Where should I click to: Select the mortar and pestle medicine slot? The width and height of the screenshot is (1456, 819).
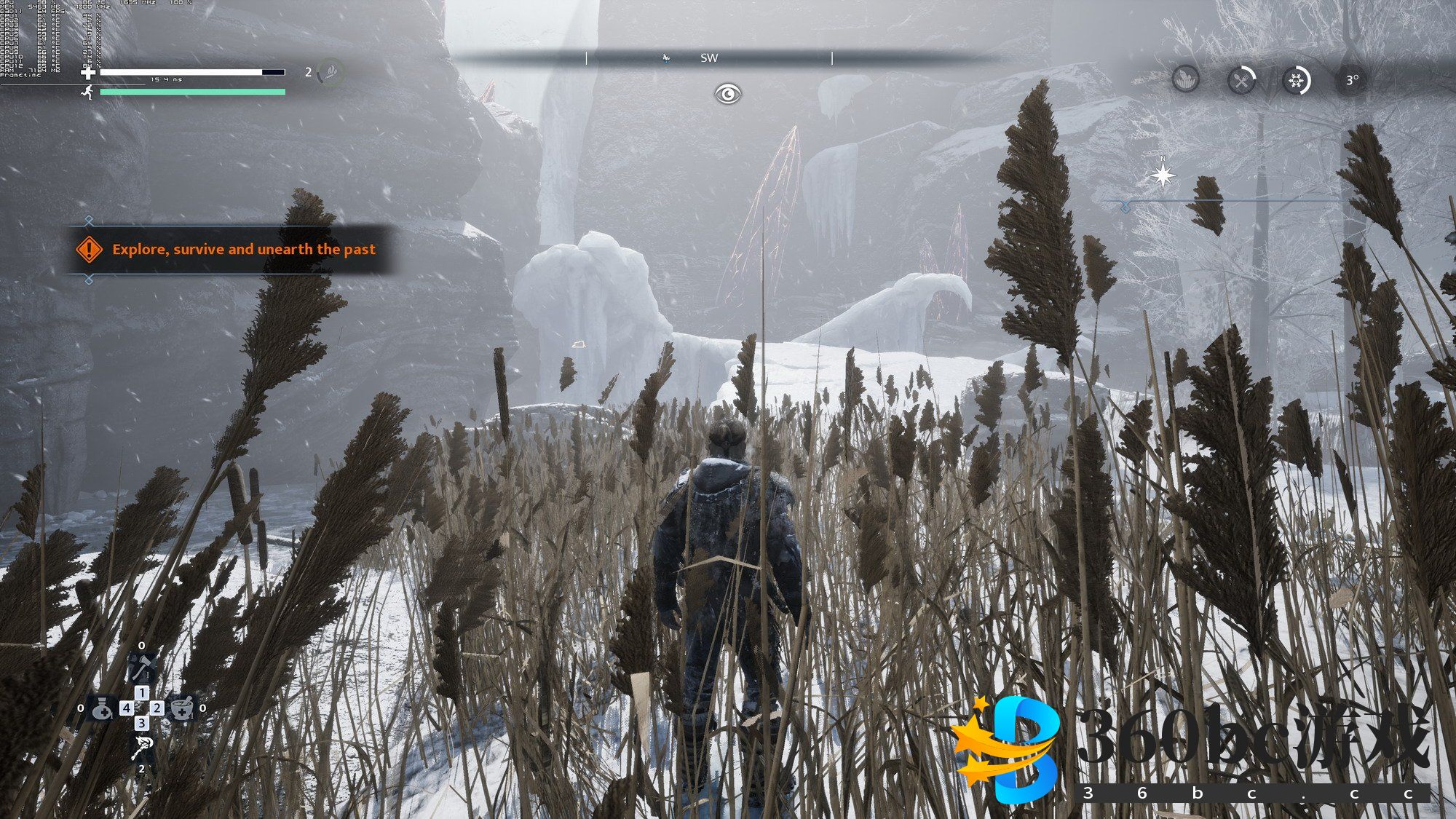[182, 708]
